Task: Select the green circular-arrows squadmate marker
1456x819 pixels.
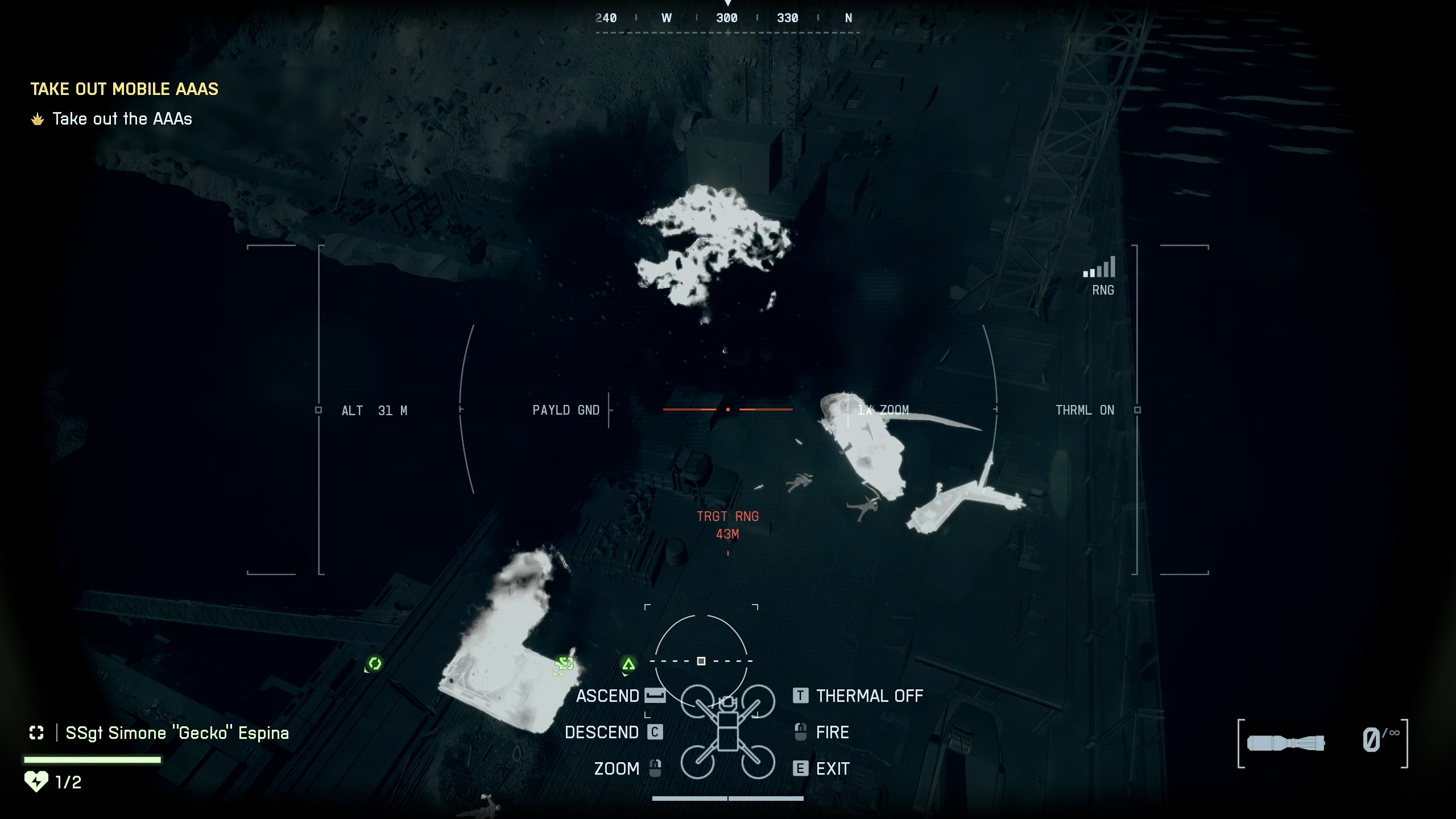Action: (x=374, y=663)
